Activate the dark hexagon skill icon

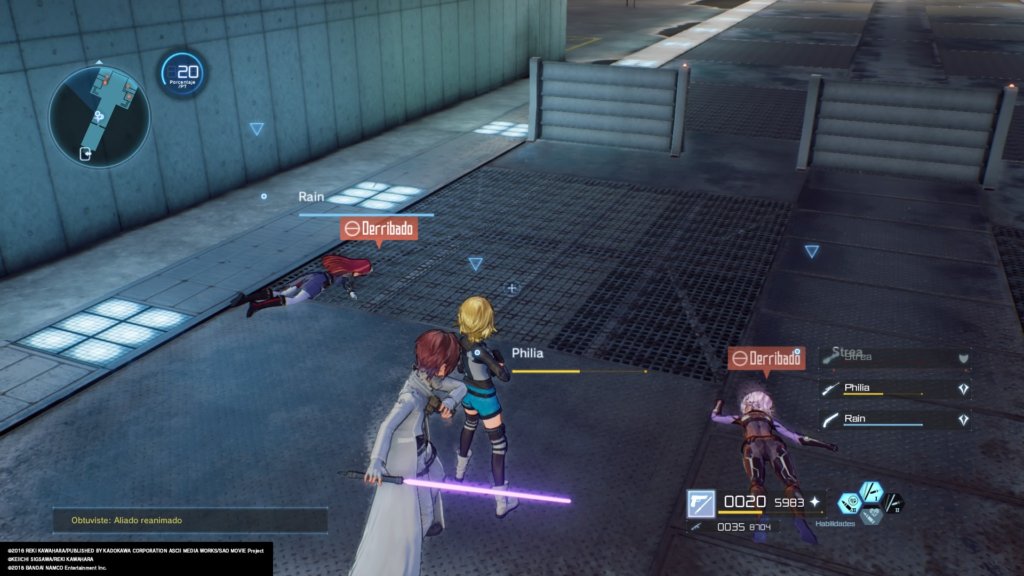893,503
